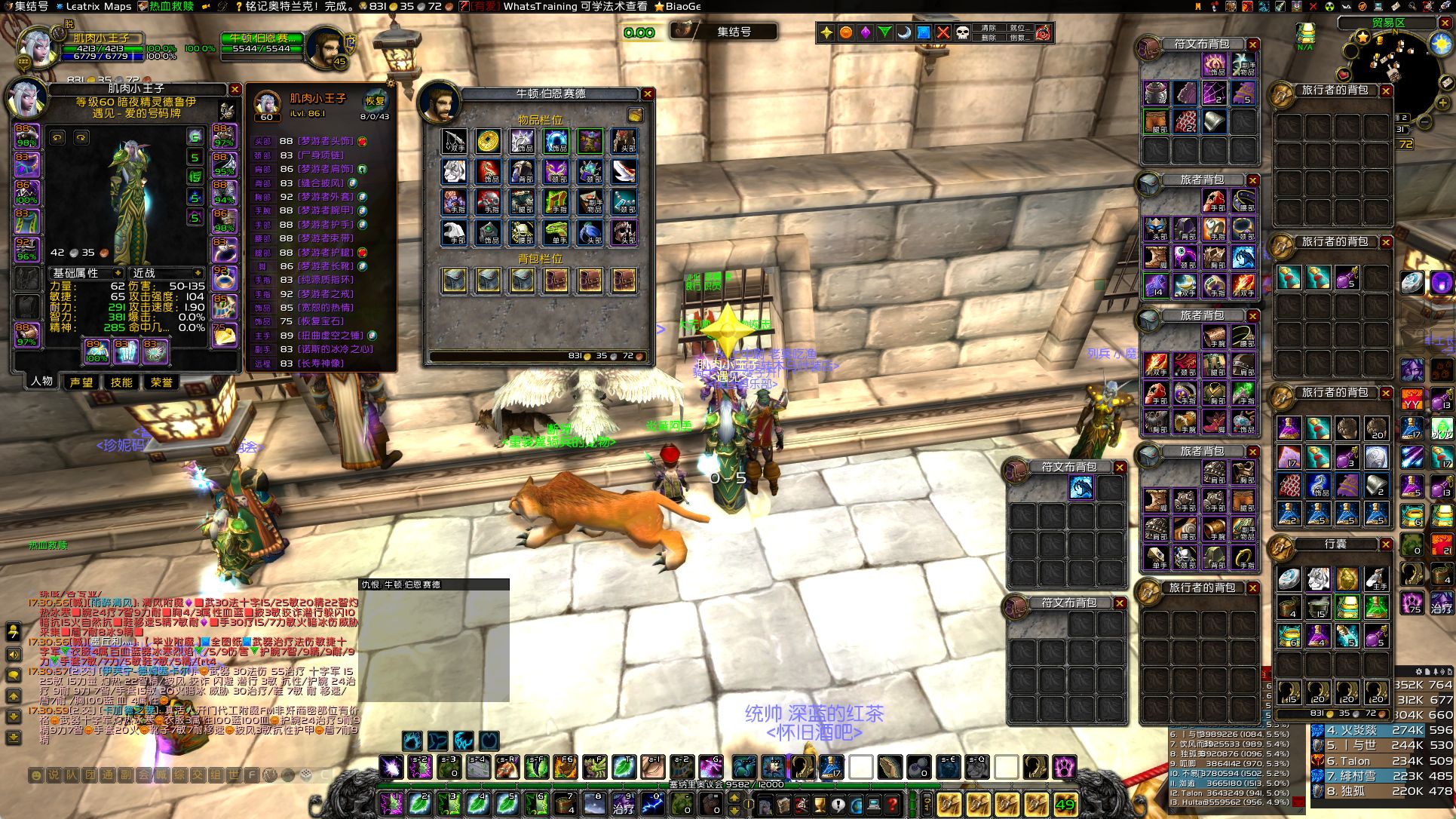
Task: Open the red question mark help button
Action: pyautogui.click(x=893, y=805)
